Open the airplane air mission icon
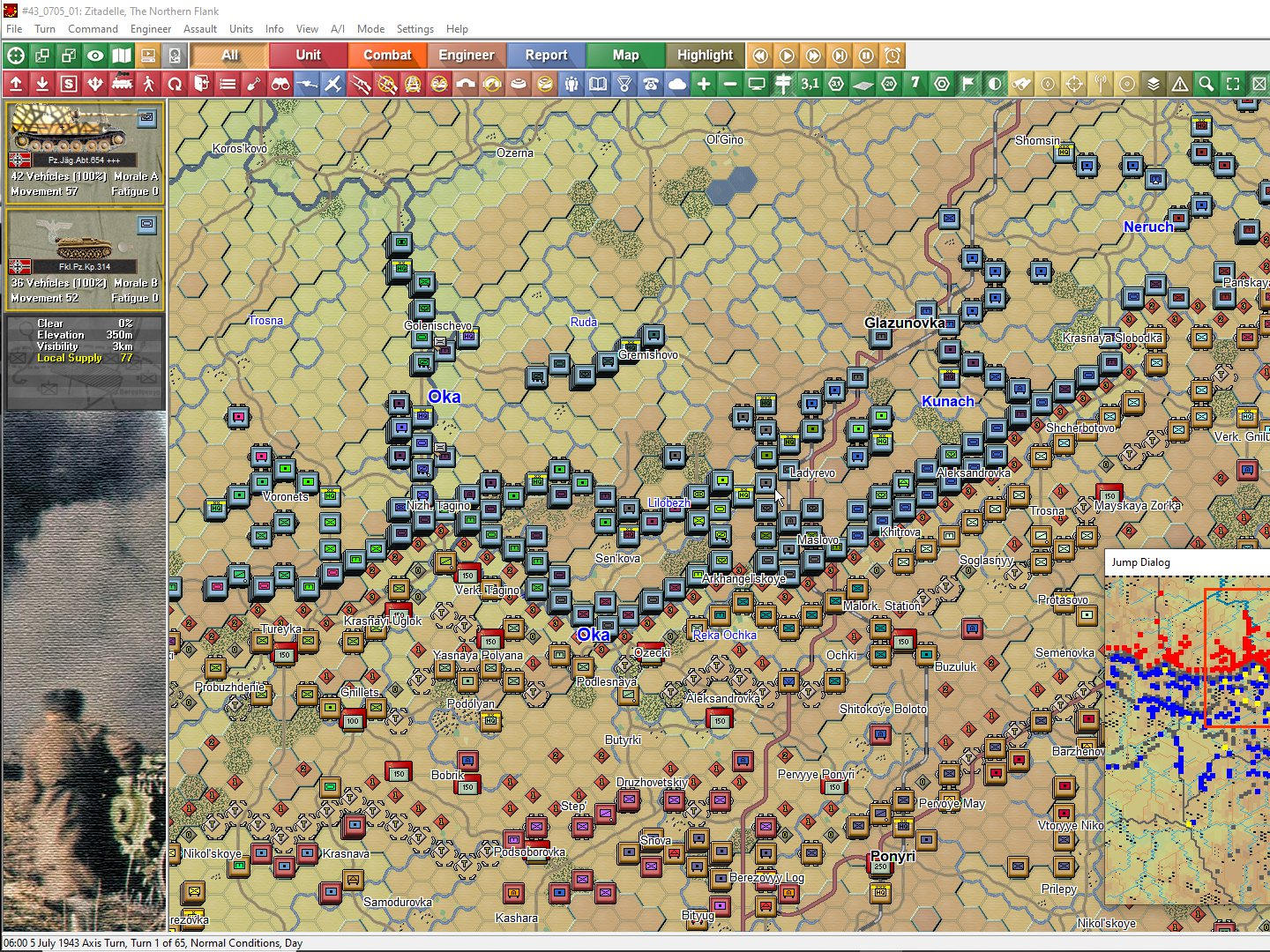This screenshot has height=952, width=1270. coord(333,84)
